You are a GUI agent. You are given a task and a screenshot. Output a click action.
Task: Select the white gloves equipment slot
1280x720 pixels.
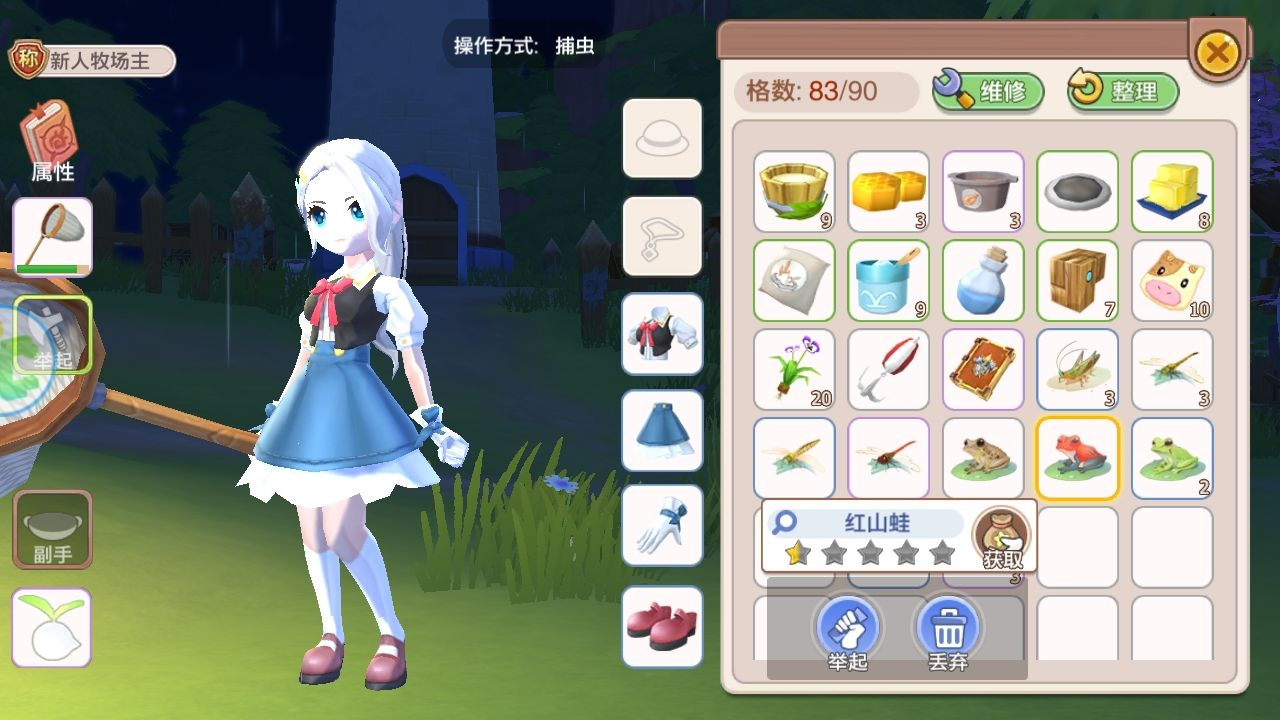662,527
